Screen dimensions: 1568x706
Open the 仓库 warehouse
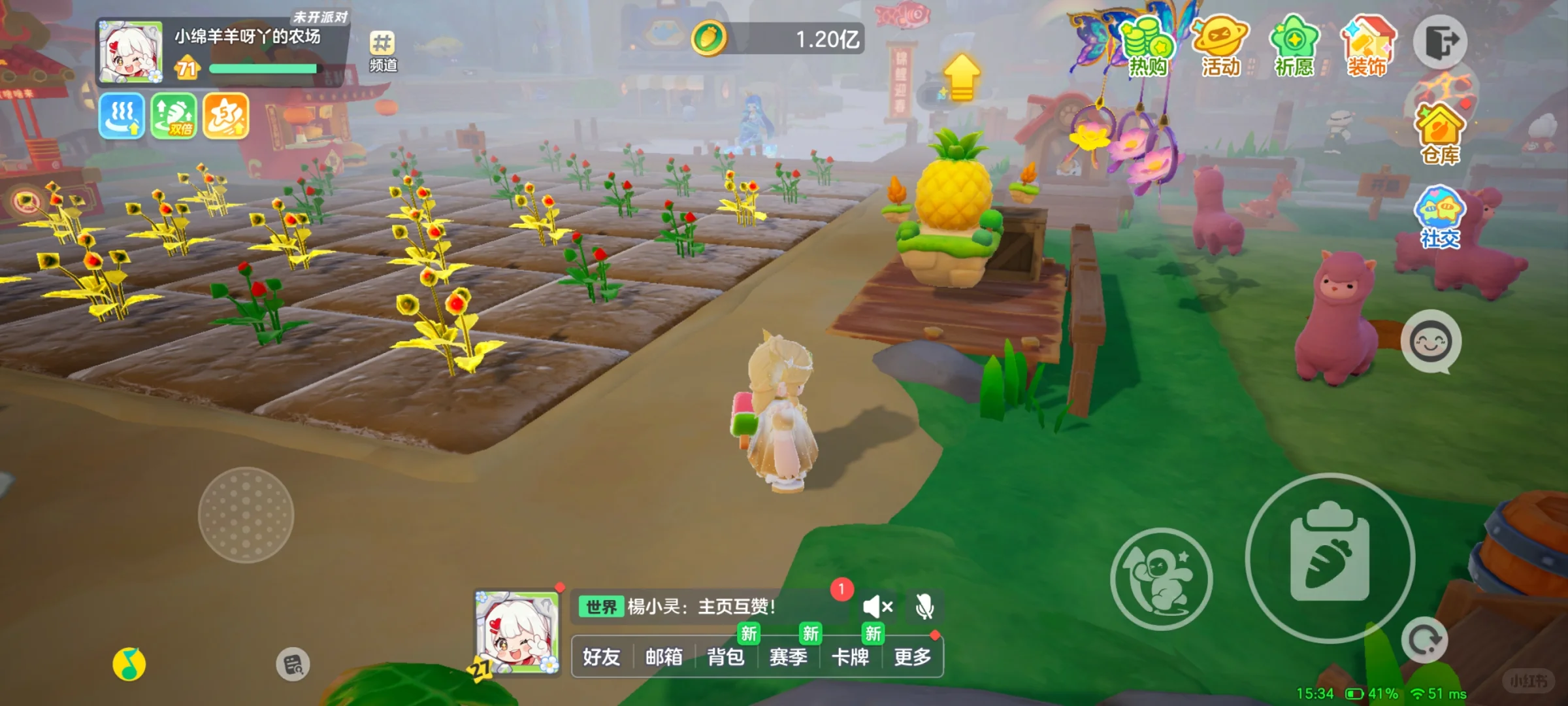coord(1440,134)
